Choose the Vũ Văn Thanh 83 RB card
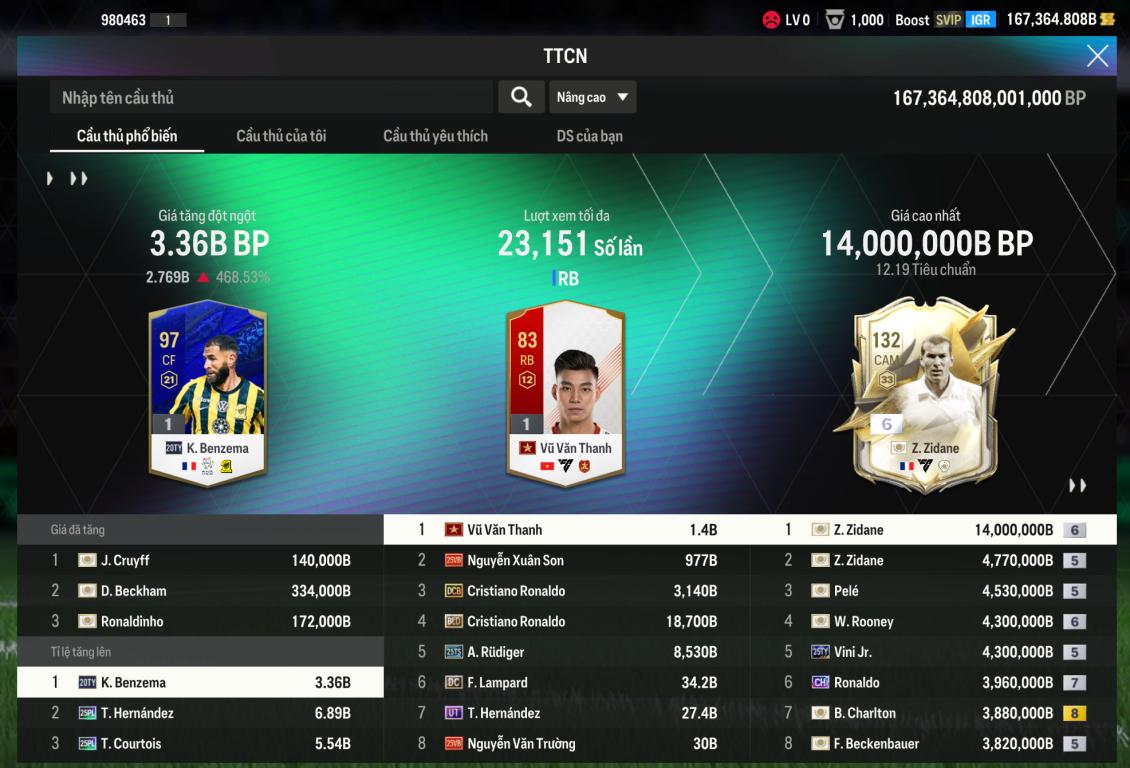The image size is (1130, 768). [x=565, y=391]
